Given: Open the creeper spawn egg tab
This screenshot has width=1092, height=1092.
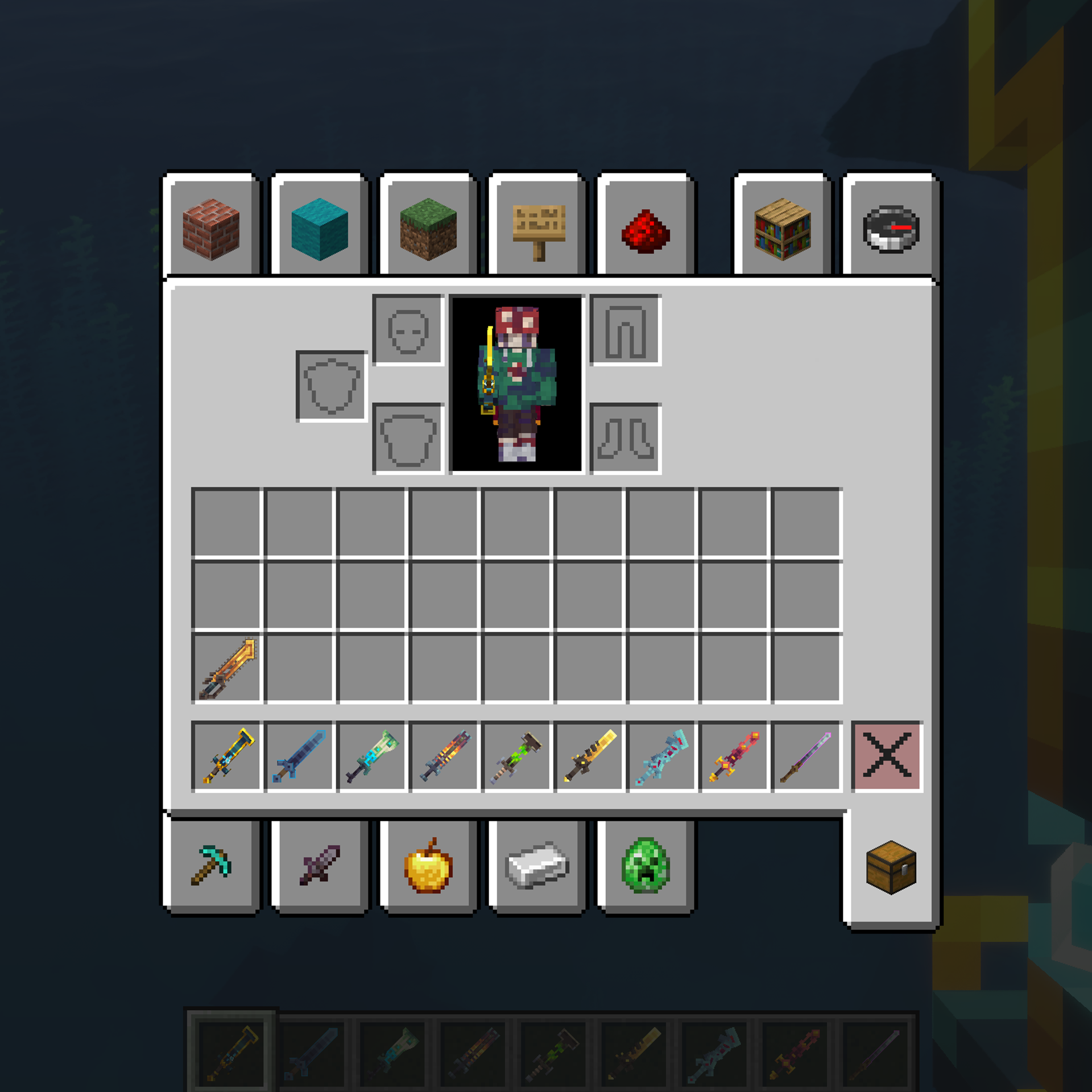Looking at the screenshot, I should (646, 865).
